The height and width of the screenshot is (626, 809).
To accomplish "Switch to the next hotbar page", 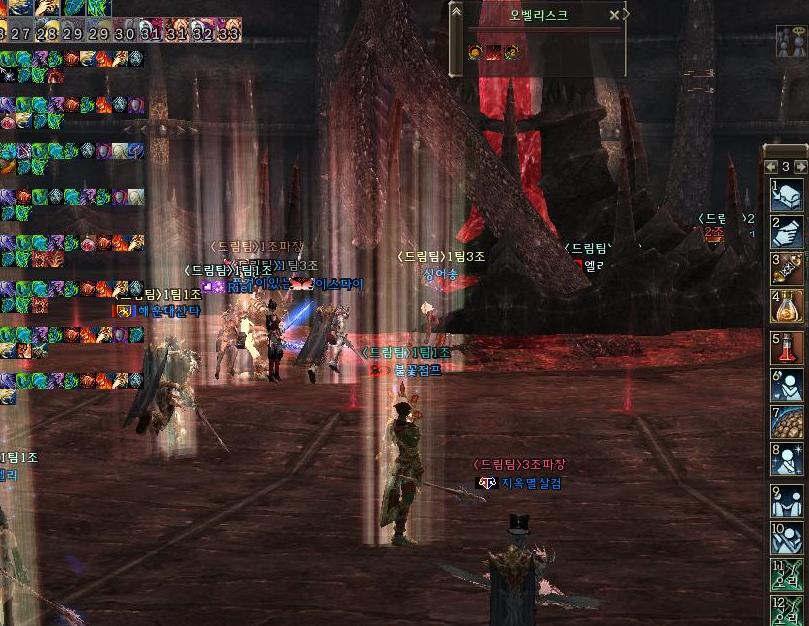I will pyautogui.click(x=800, y=166).
